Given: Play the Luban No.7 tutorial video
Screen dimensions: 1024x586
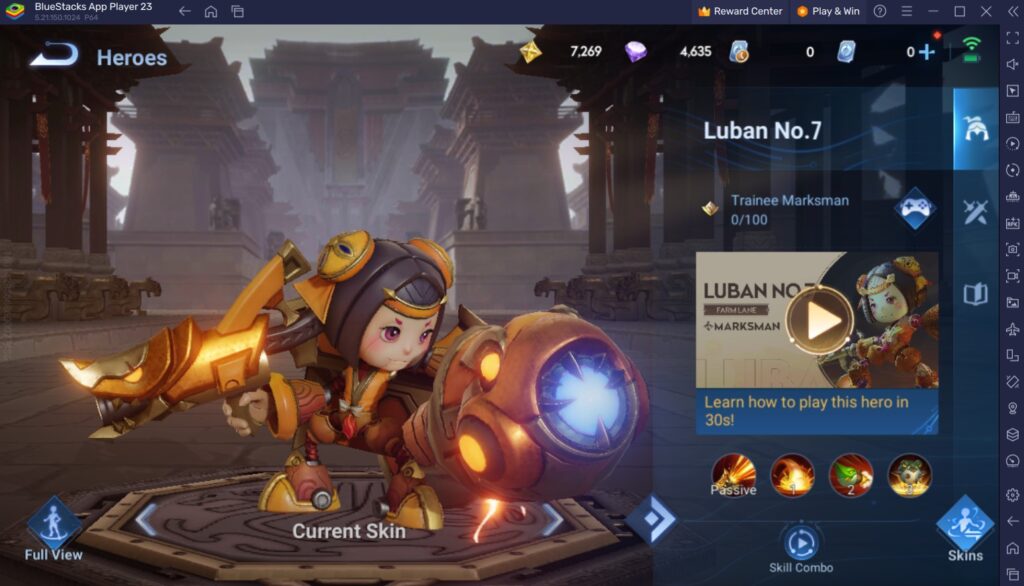Looking at the screenshot, I should tap(819, 321).
